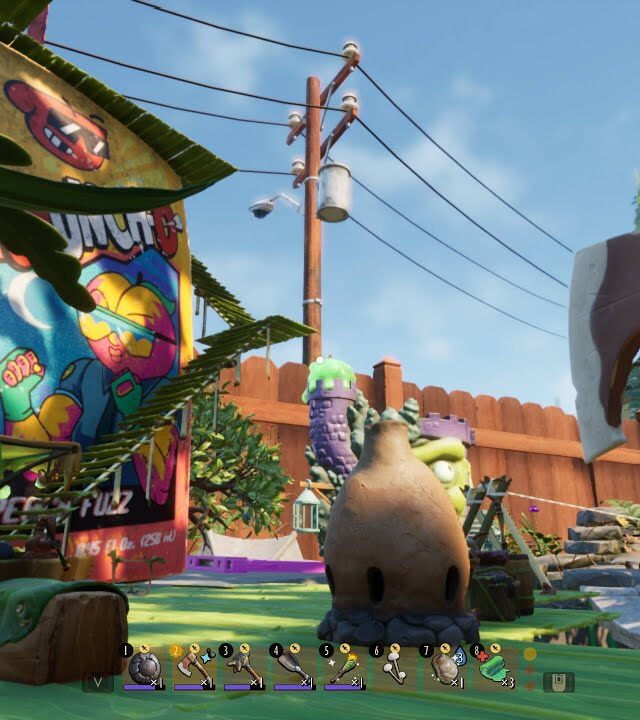
Task: Select the water-drop item in slot 7
Action: (x=441, y=667)
